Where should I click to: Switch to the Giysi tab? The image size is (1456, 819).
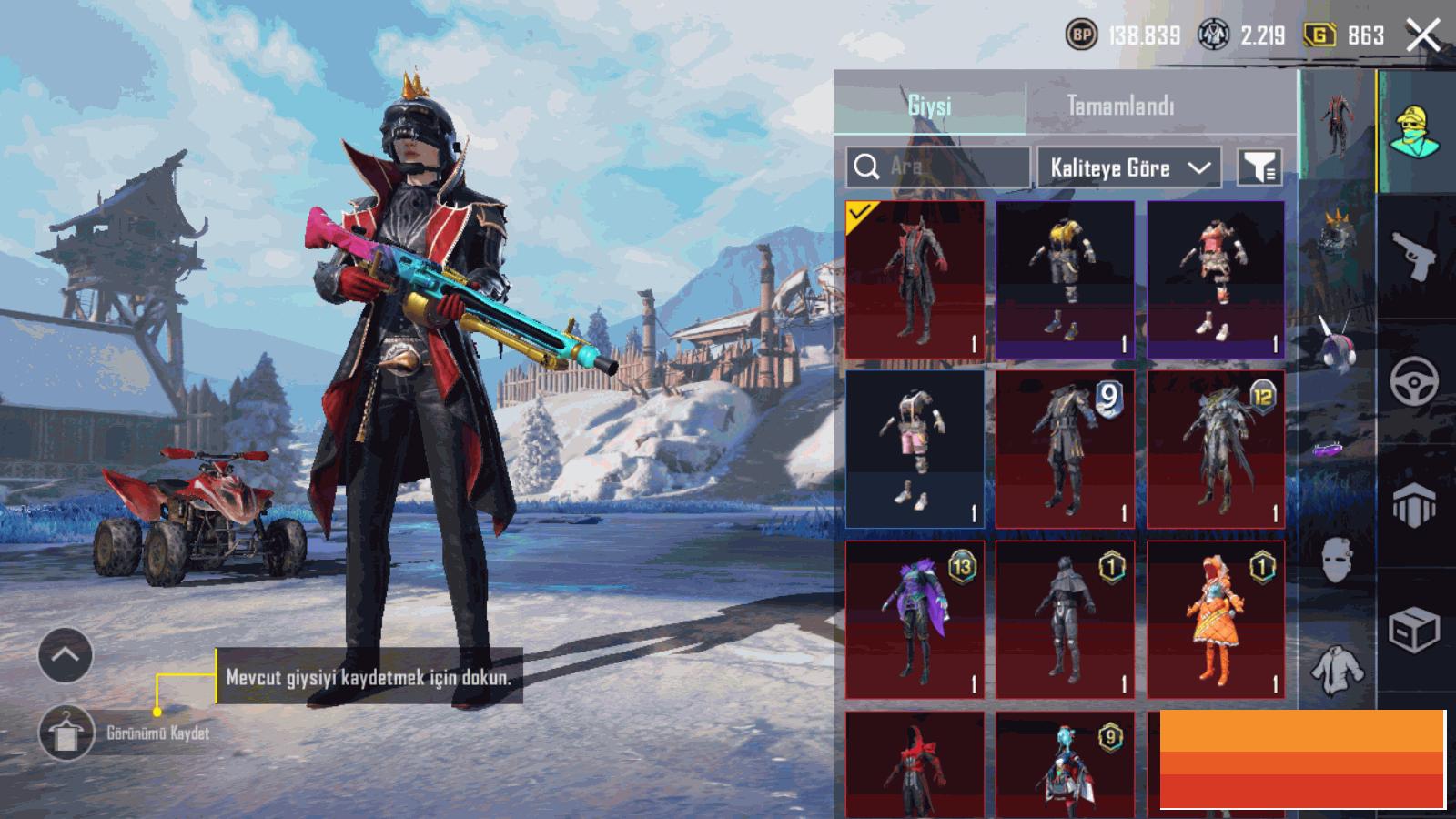[929, 106]
